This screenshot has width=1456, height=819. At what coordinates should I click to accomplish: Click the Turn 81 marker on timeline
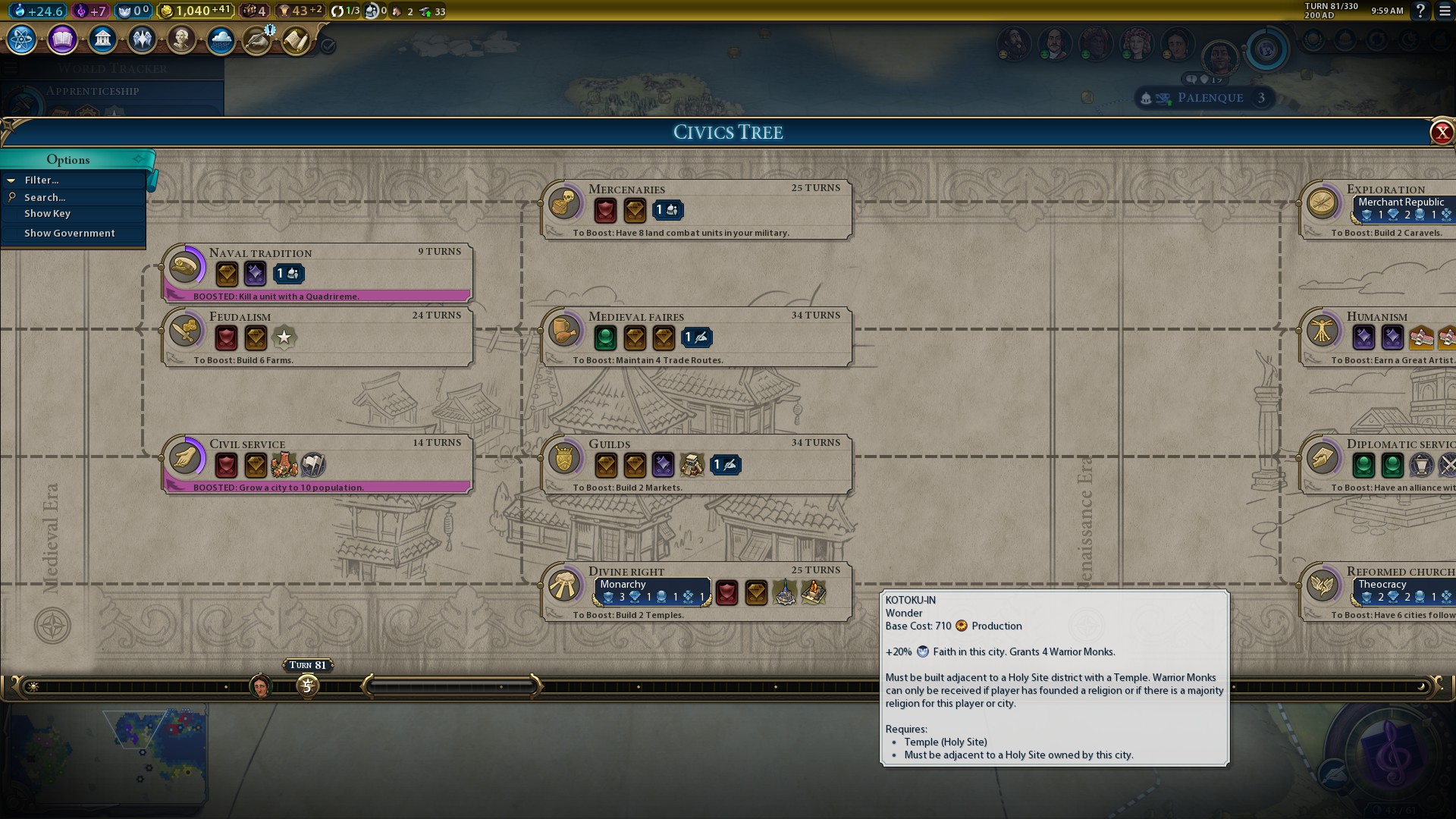(x=307, y=686)
